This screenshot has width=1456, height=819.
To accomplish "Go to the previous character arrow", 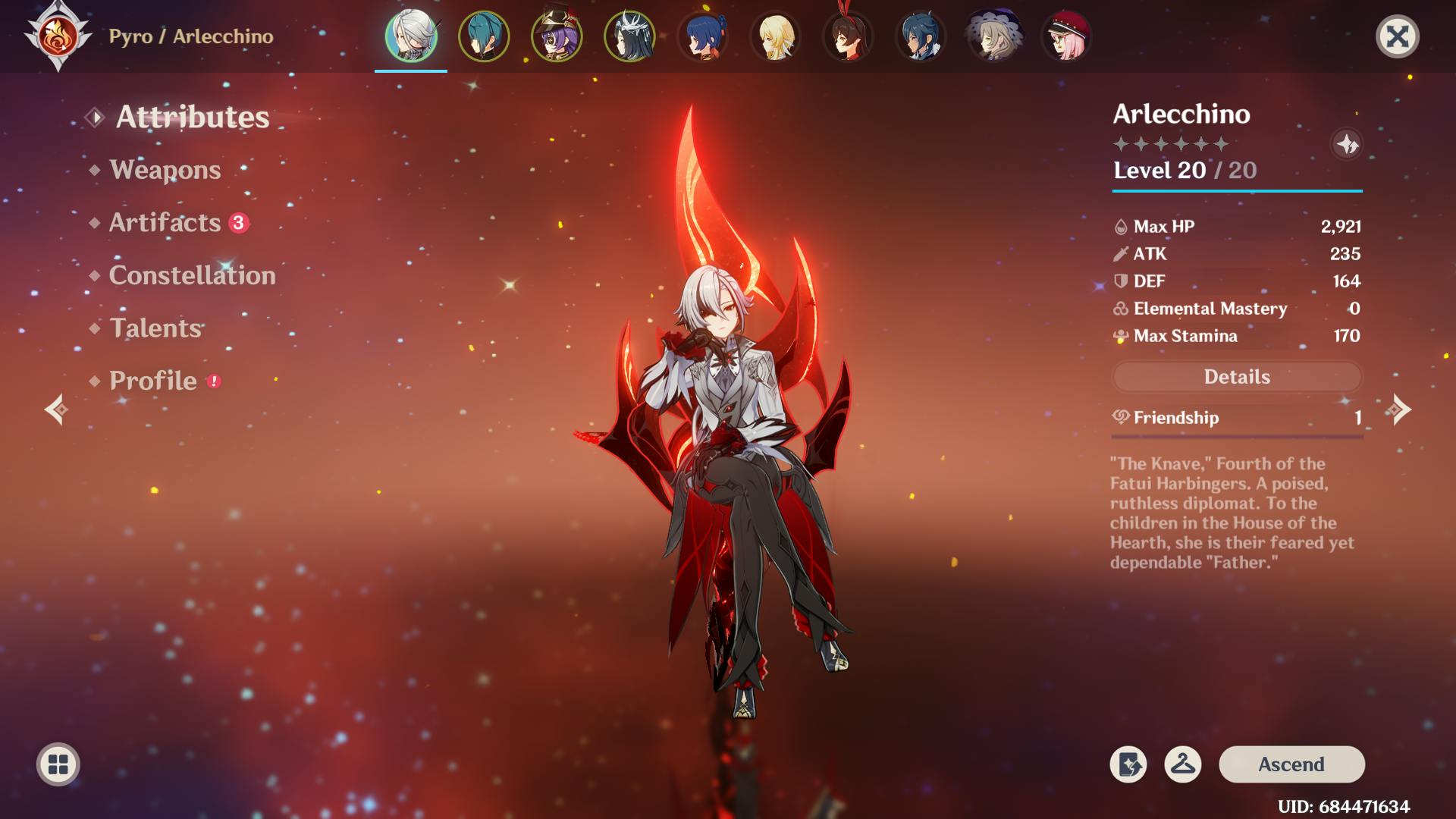I will pos(55,409).
